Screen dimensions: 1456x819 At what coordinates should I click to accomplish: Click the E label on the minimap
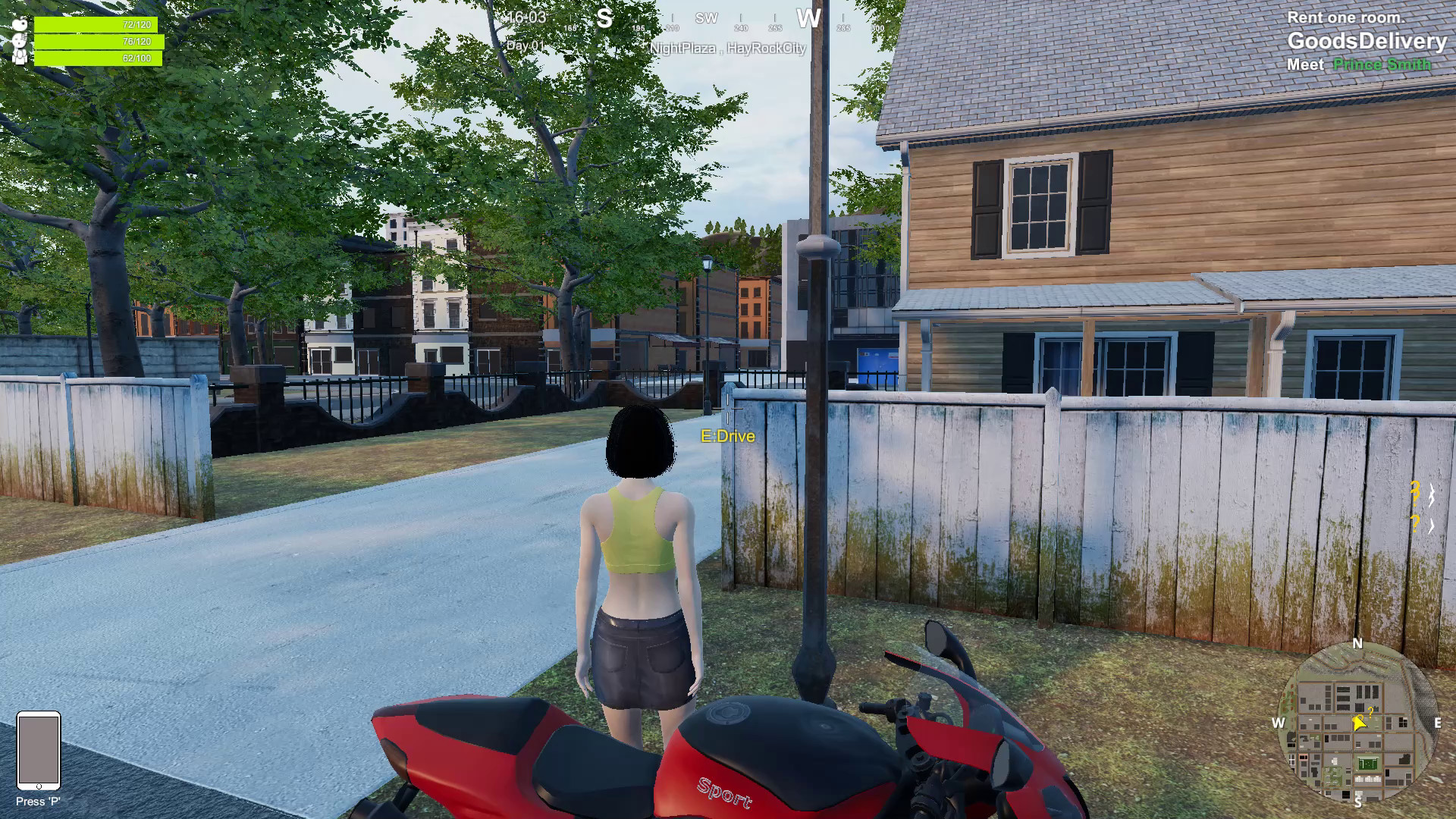pos(1437,723)
